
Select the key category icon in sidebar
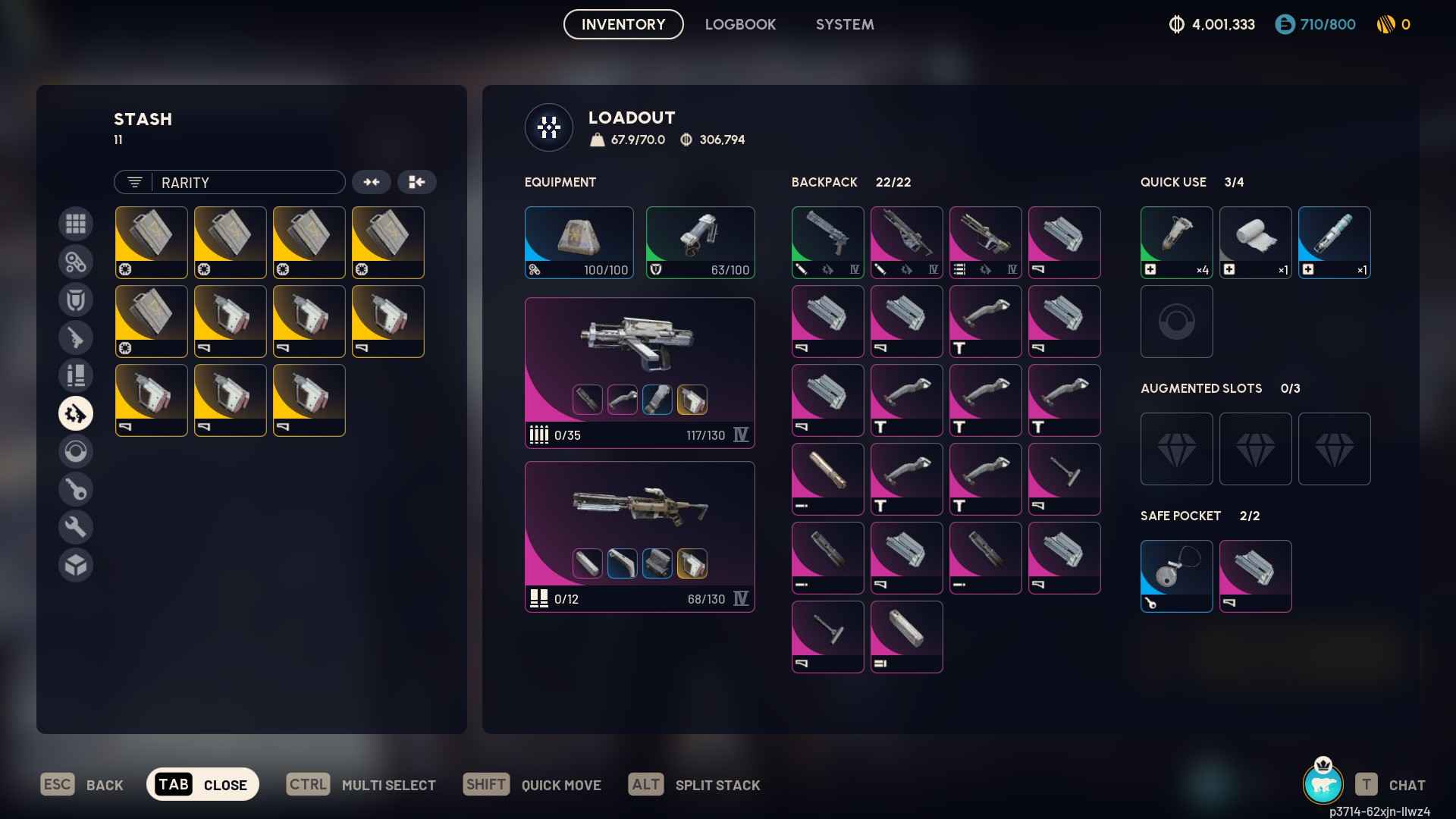click(76, 489)
